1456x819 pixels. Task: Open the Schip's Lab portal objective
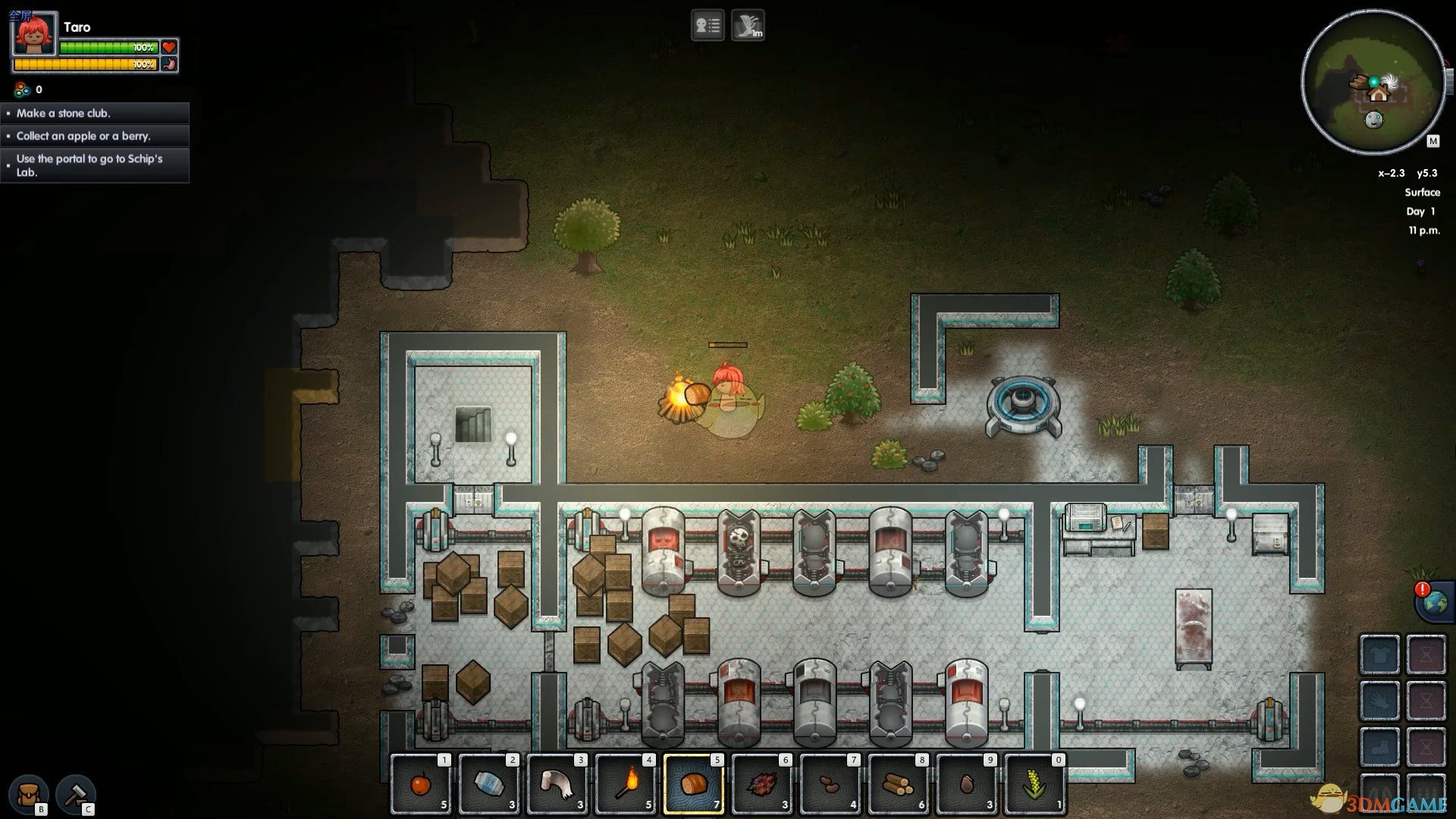pos(95,165)
